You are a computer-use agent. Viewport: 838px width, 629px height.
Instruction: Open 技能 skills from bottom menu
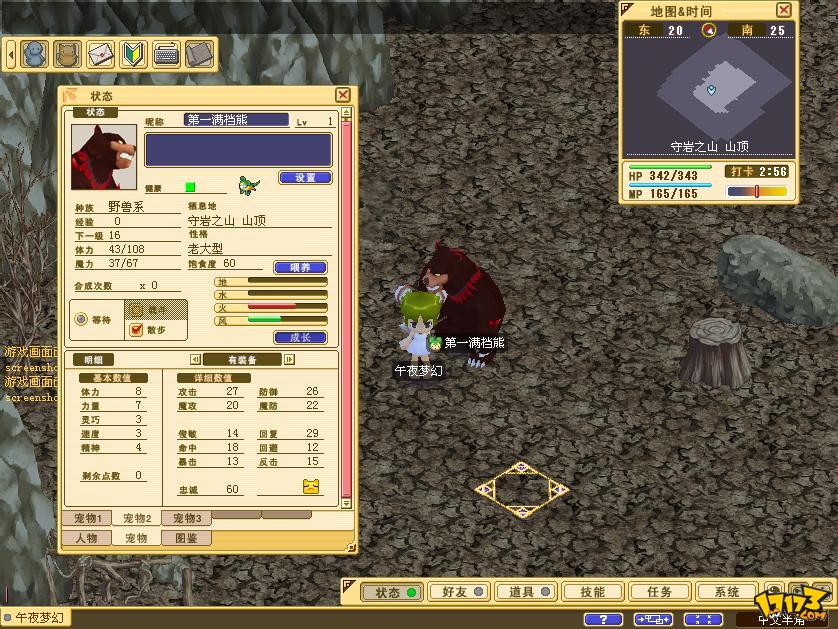coord(593,592)
